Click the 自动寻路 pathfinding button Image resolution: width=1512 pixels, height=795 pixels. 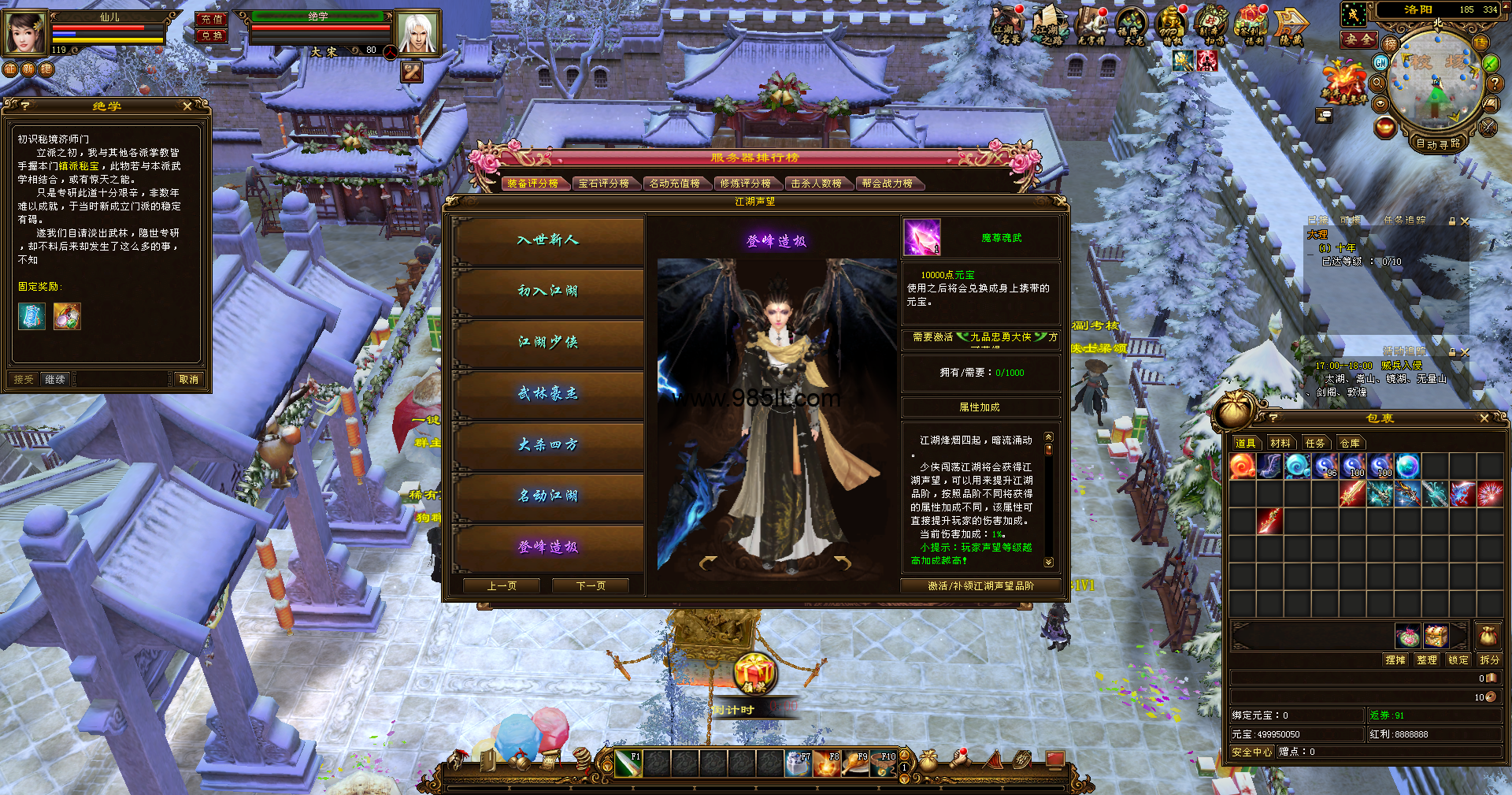[1438, 143]
